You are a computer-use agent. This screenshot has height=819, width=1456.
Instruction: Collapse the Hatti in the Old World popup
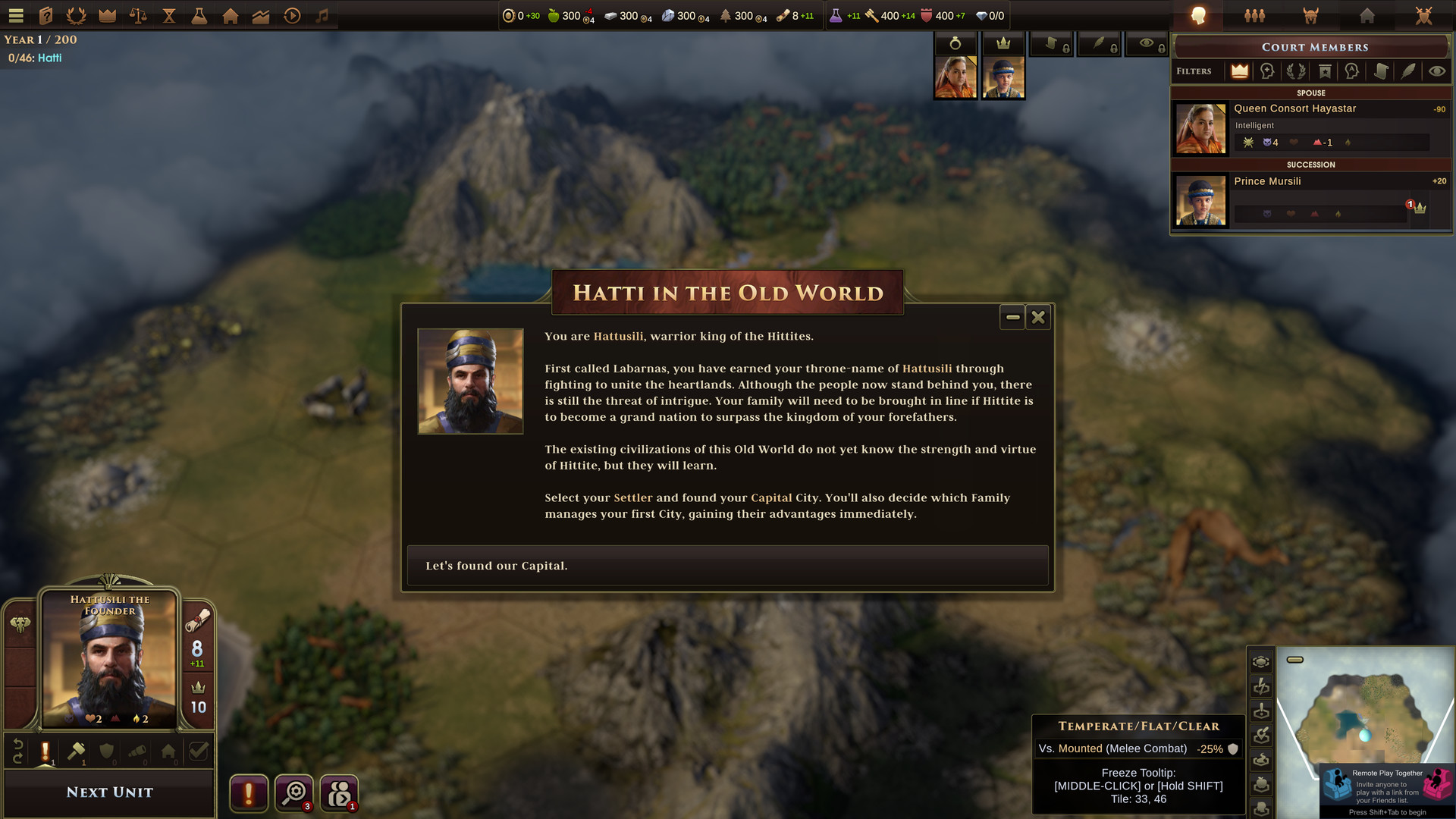pos(1012,317)
